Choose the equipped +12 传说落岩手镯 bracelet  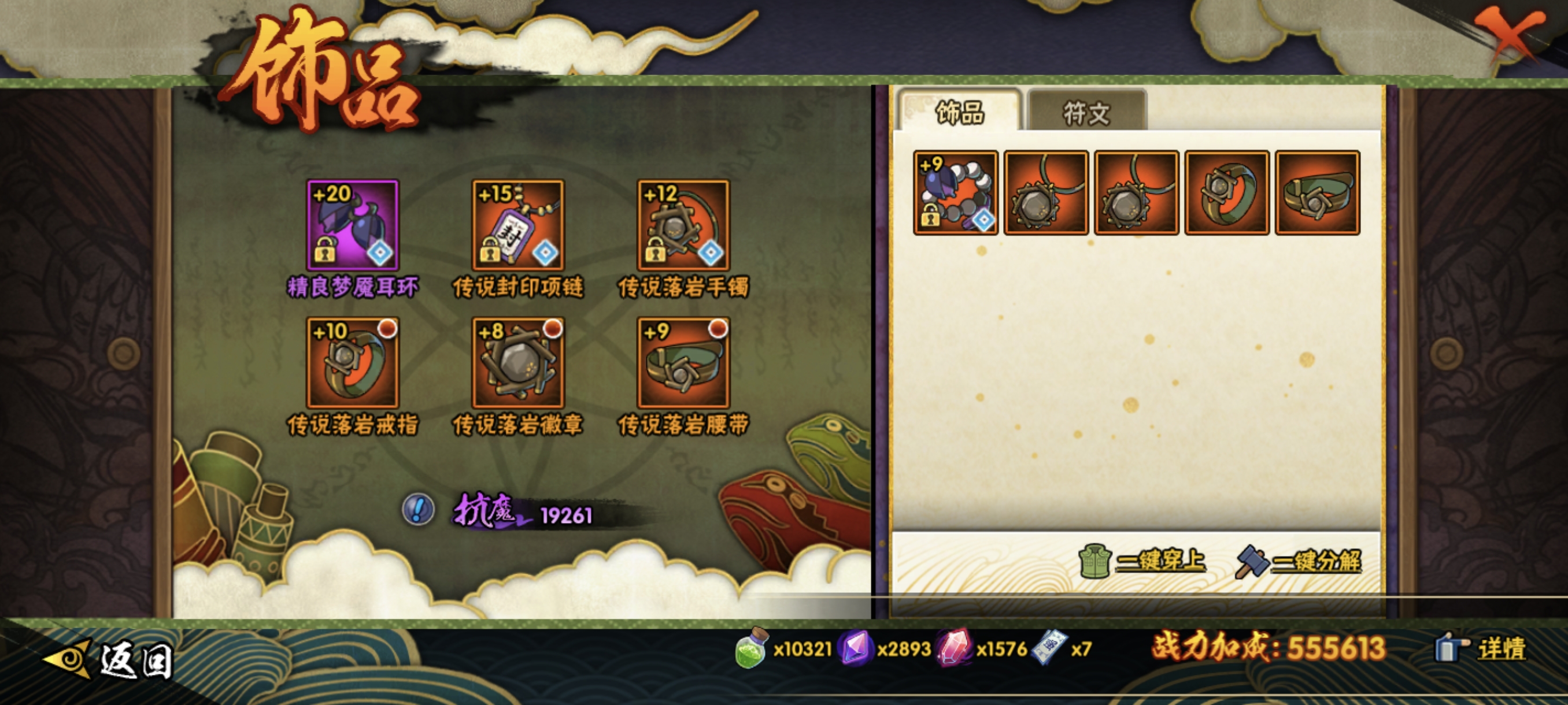point(683,225)
